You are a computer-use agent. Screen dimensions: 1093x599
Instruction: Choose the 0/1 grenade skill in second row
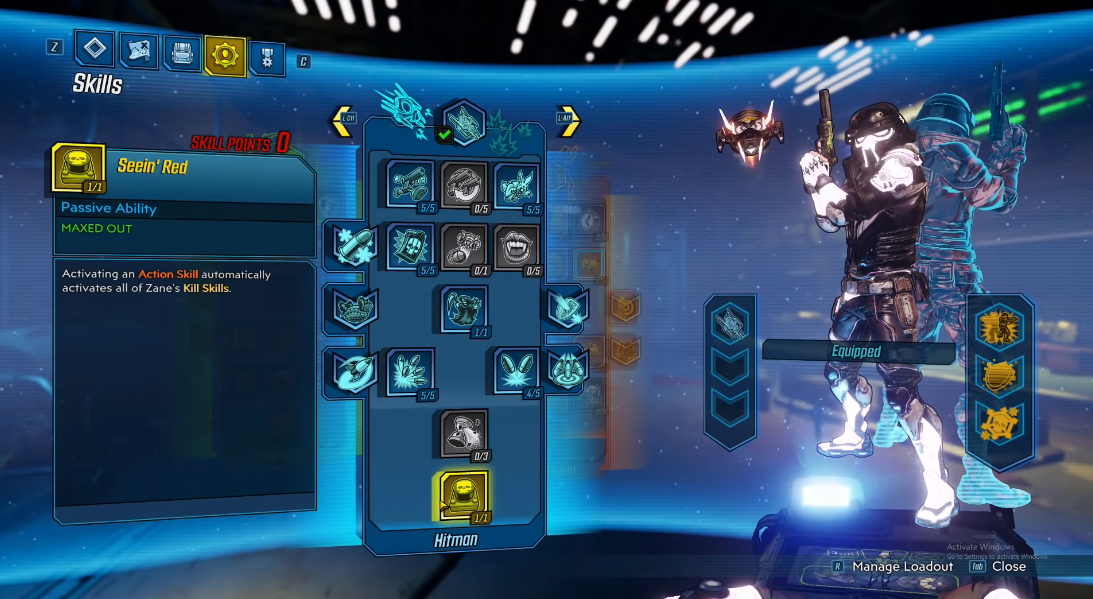[x=464, y=246]
